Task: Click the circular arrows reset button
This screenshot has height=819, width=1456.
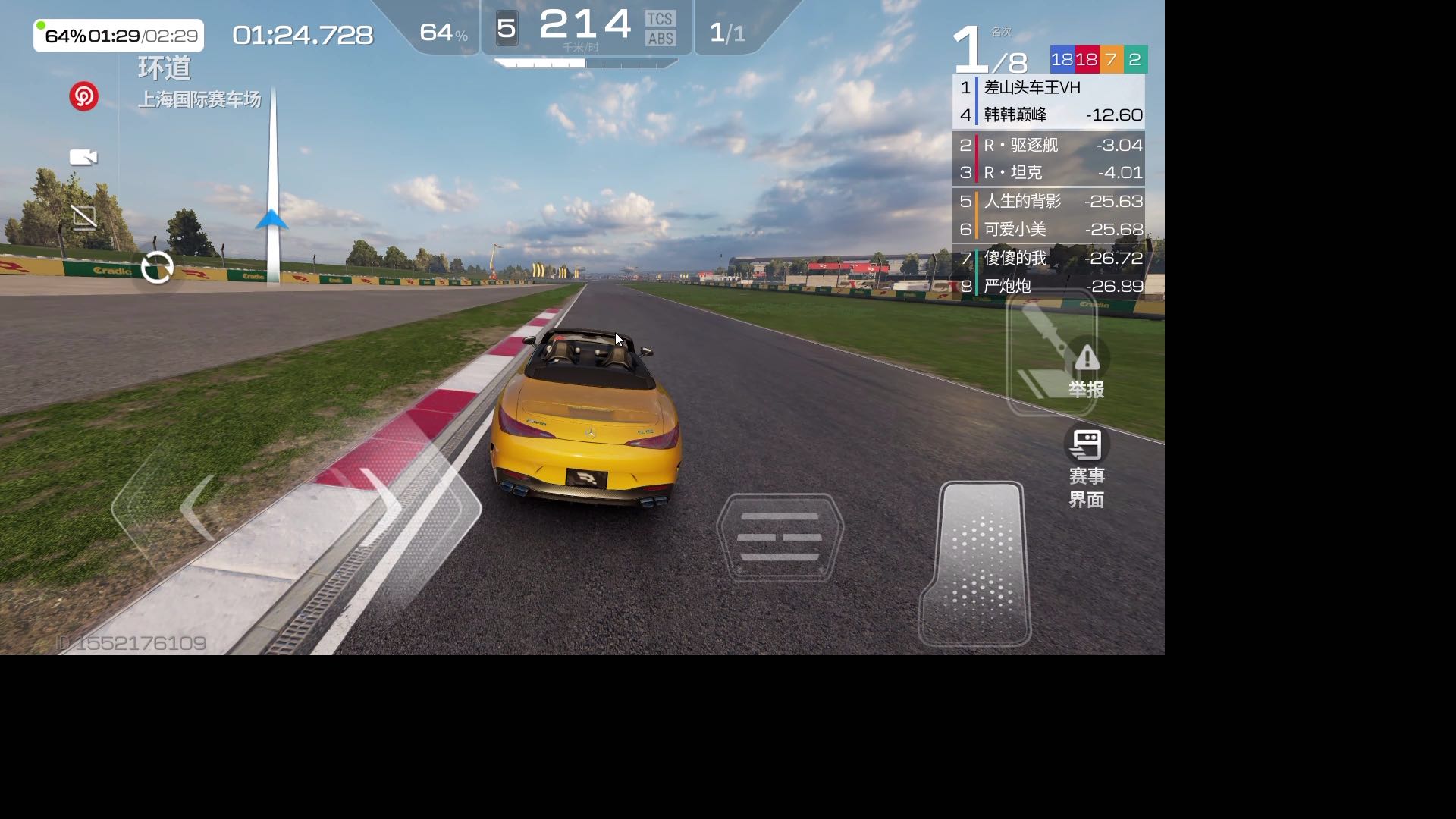Action: (158, 268)
